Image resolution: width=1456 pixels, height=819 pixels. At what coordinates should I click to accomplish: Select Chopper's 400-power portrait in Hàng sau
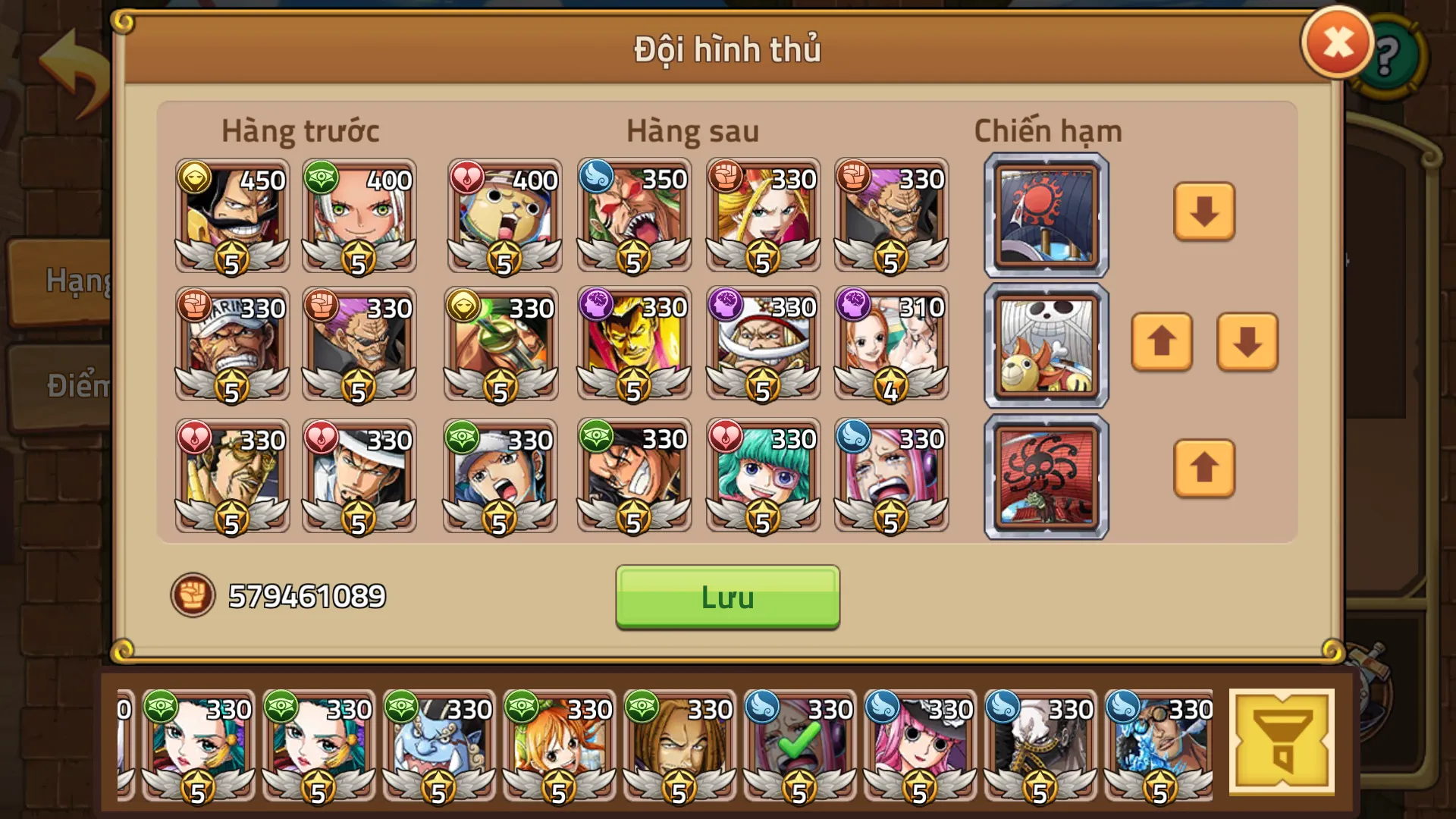(x=503, y=218)
